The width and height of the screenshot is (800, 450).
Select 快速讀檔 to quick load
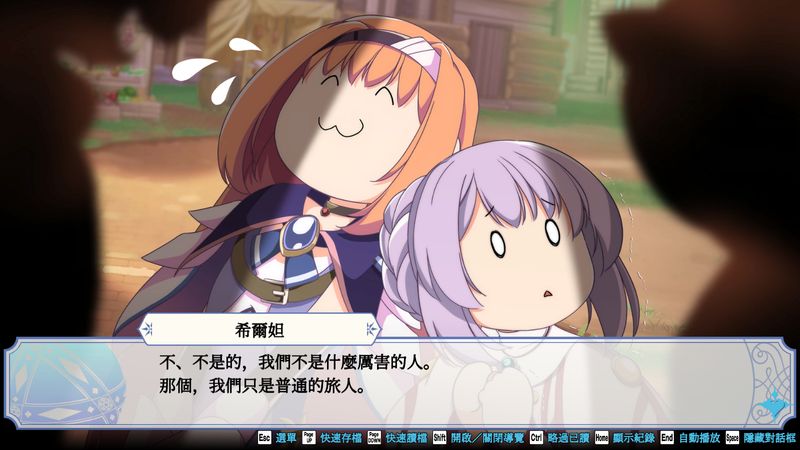click(x=402, y=438)
